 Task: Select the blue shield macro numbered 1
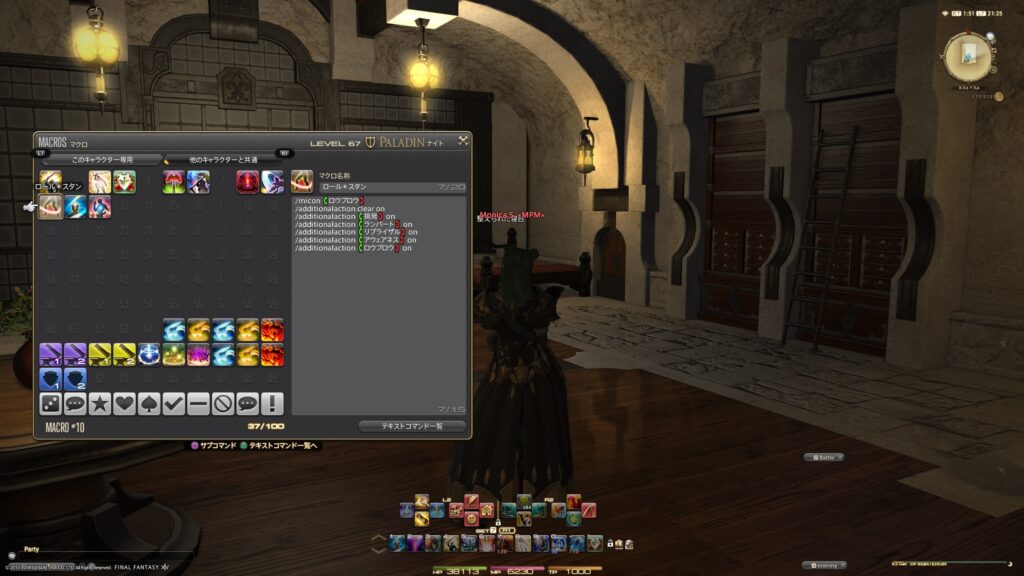point(50,379)
